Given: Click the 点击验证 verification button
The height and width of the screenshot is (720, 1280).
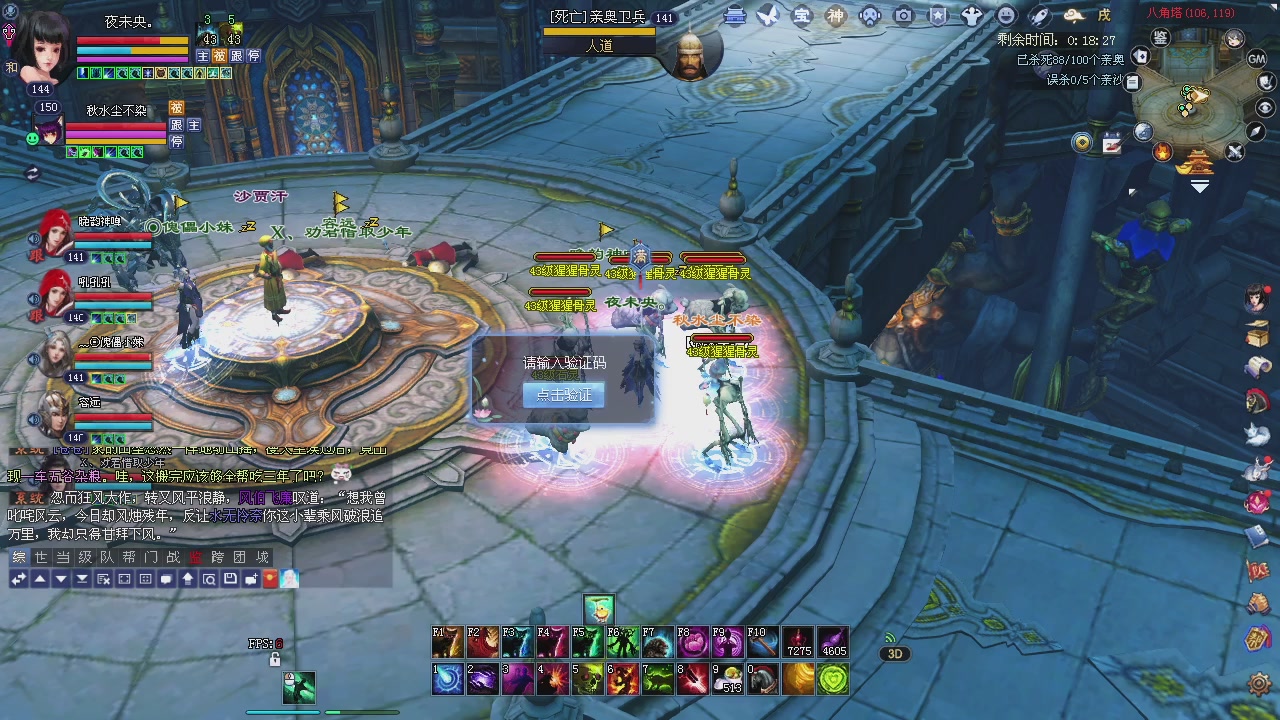Looking at the screenshot, I should coord(563,395).
